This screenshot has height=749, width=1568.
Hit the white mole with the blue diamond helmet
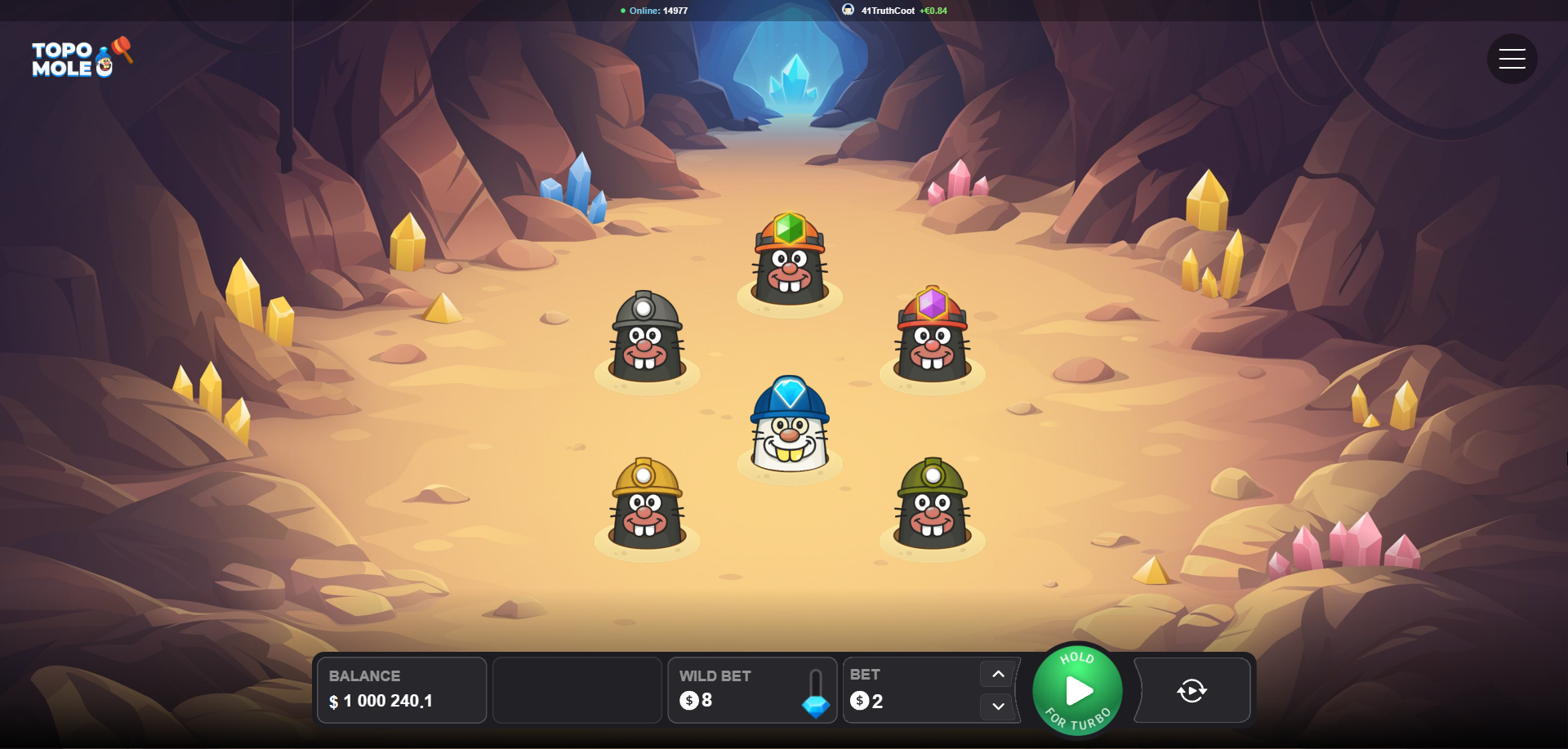789,426
